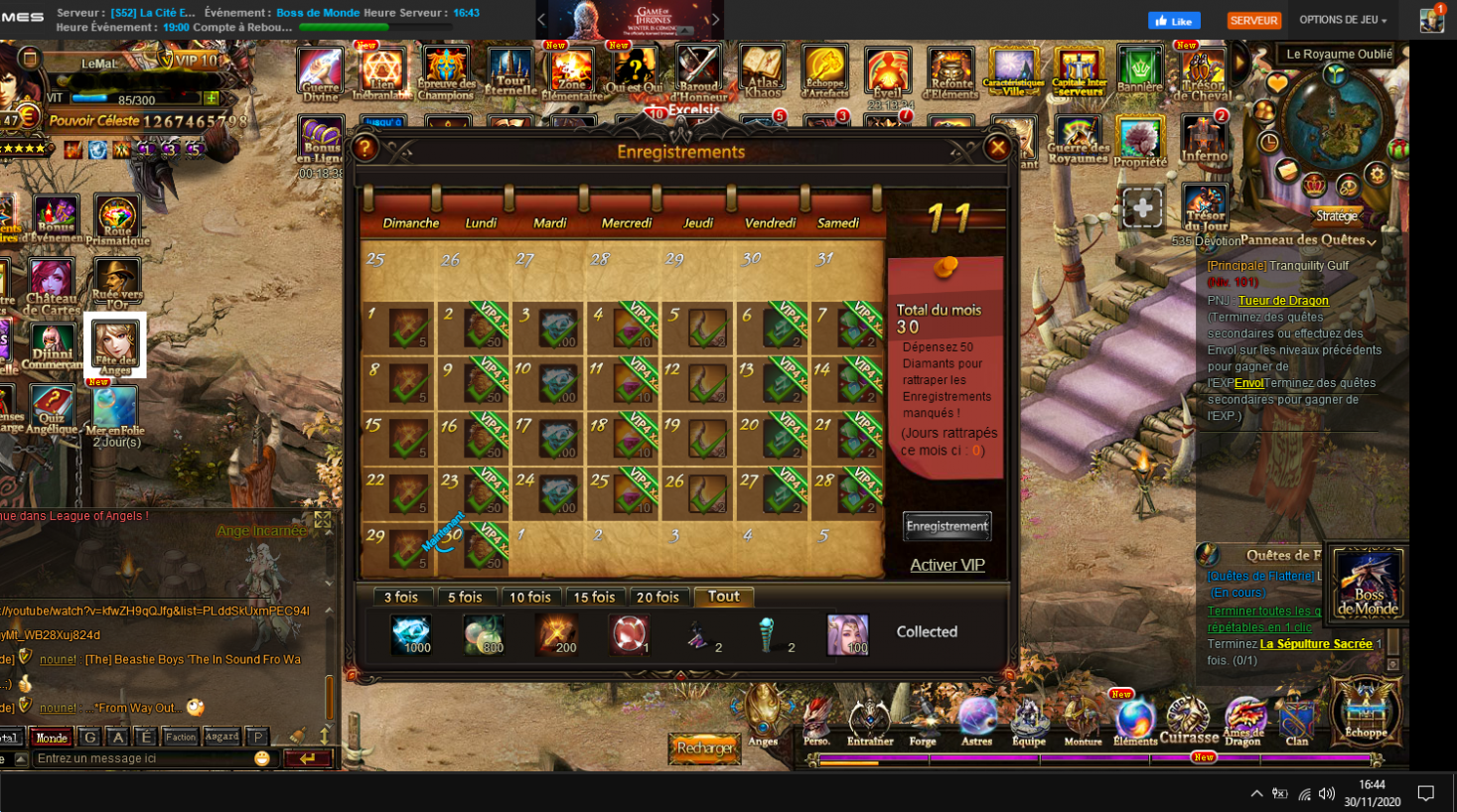Screen dimensions: 1457x812
Task: Click the Facebook Like button
Action: point(1174,21)
